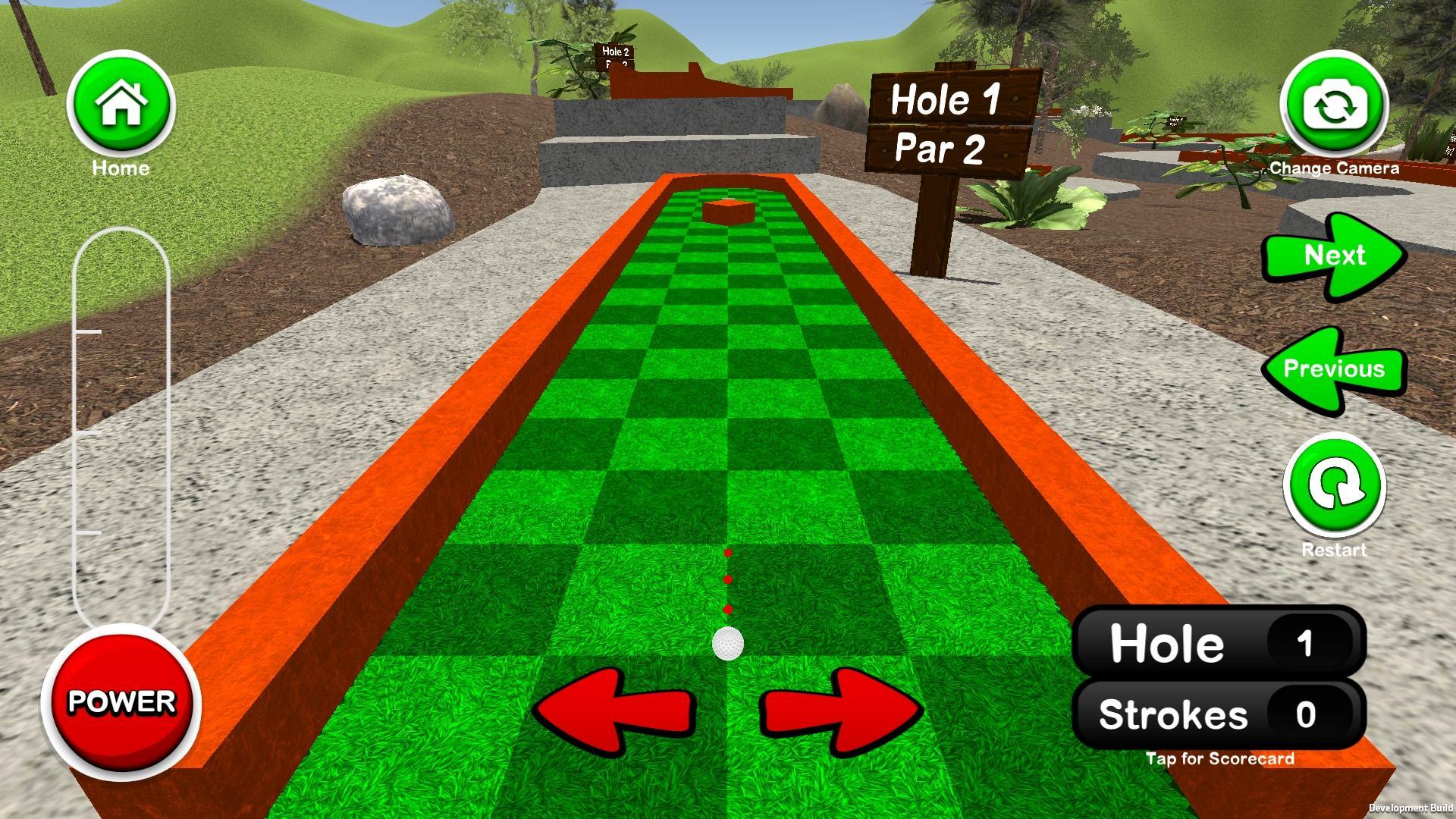Skip to the Next hole
The width and height of the screenshot is (1456, 819).
click(x=1334, y=256)
